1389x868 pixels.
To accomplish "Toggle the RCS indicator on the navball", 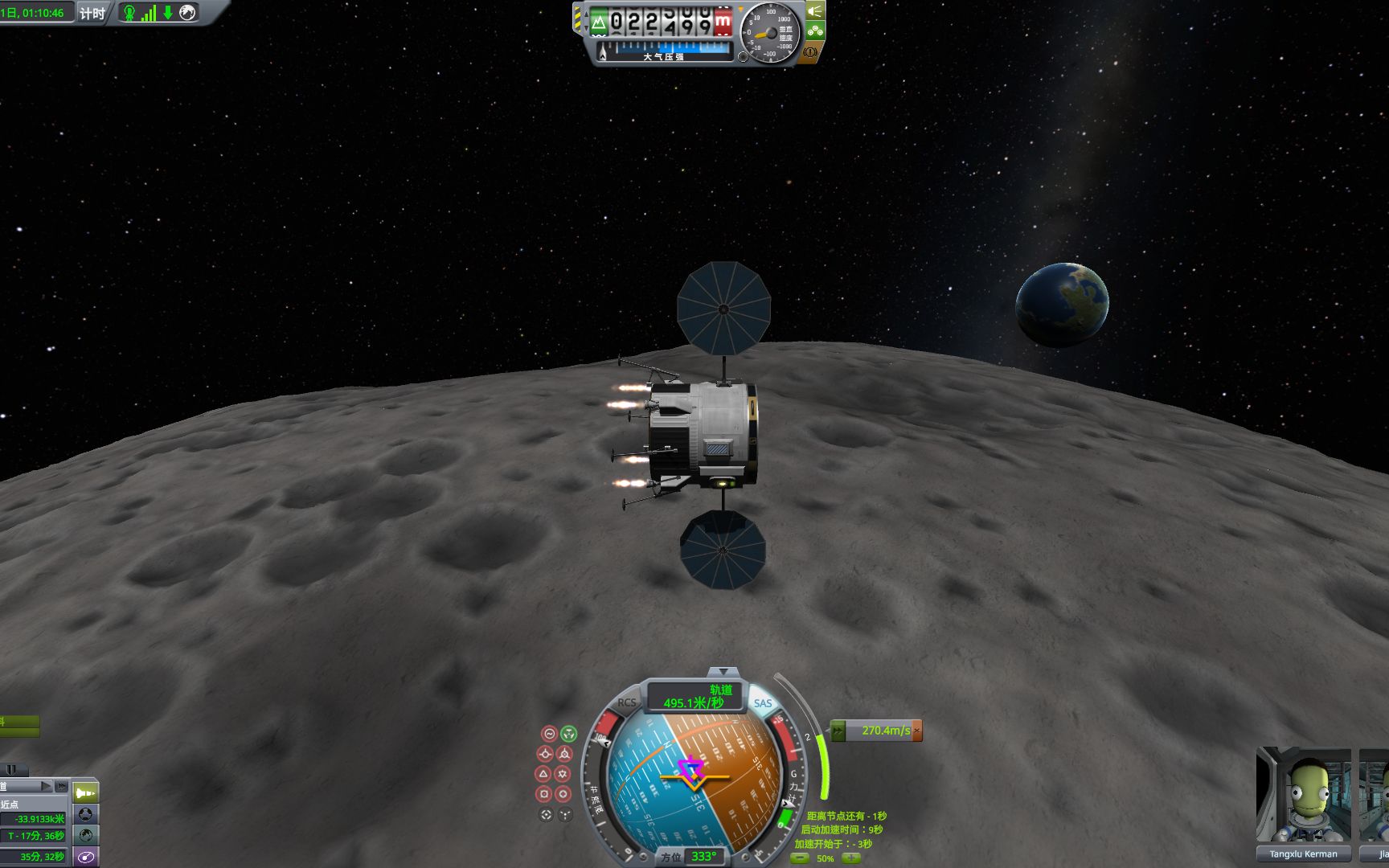I will [626, 703].
